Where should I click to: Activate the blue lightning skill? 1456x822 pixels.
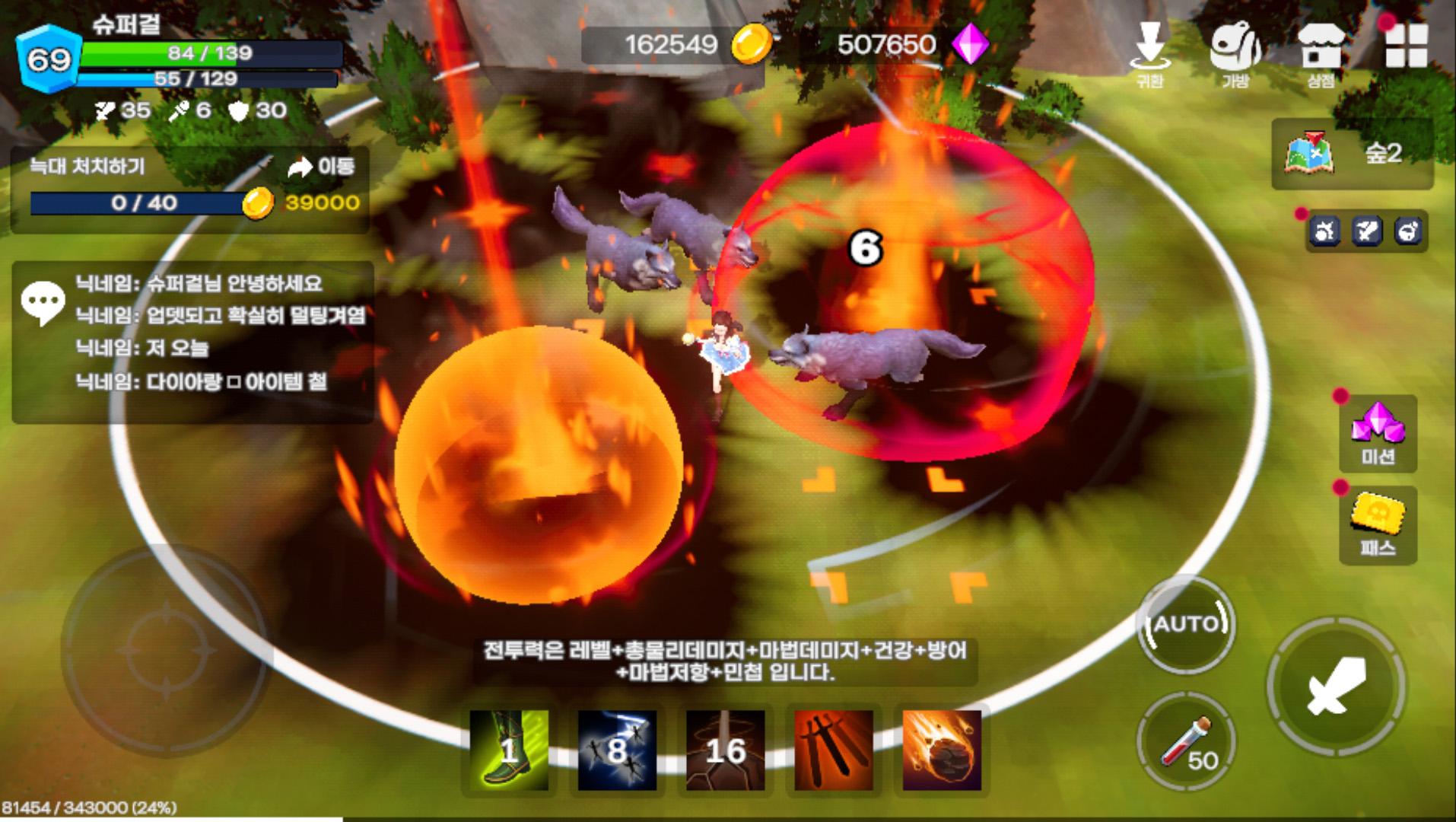(x=617, y=750)
